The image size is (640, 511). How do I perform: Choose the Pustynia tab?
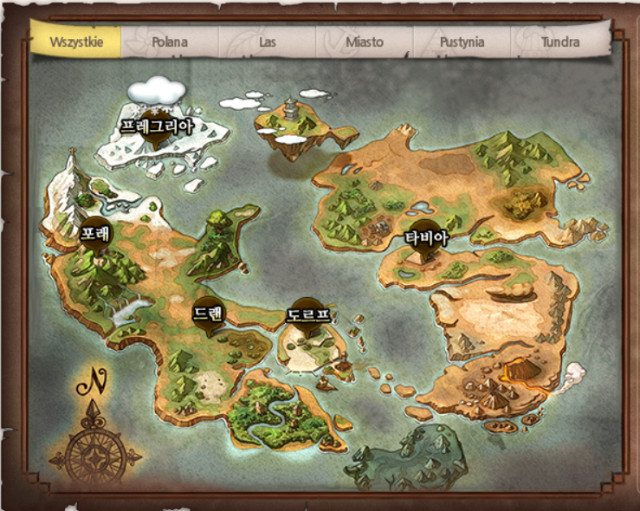pos(462,42)
